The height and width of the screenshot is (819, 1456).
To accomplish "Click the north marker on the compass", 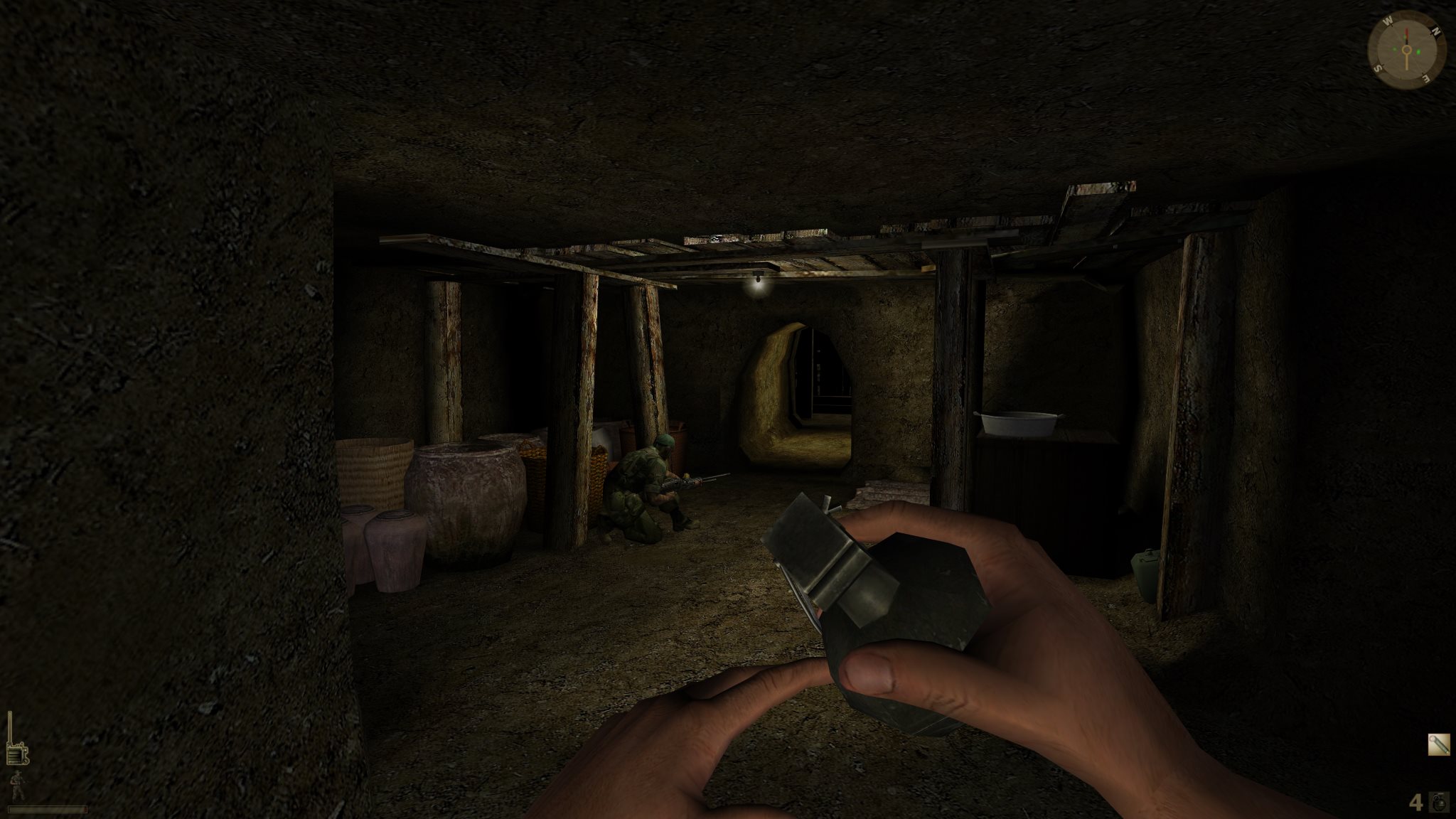I will 1436,31.
